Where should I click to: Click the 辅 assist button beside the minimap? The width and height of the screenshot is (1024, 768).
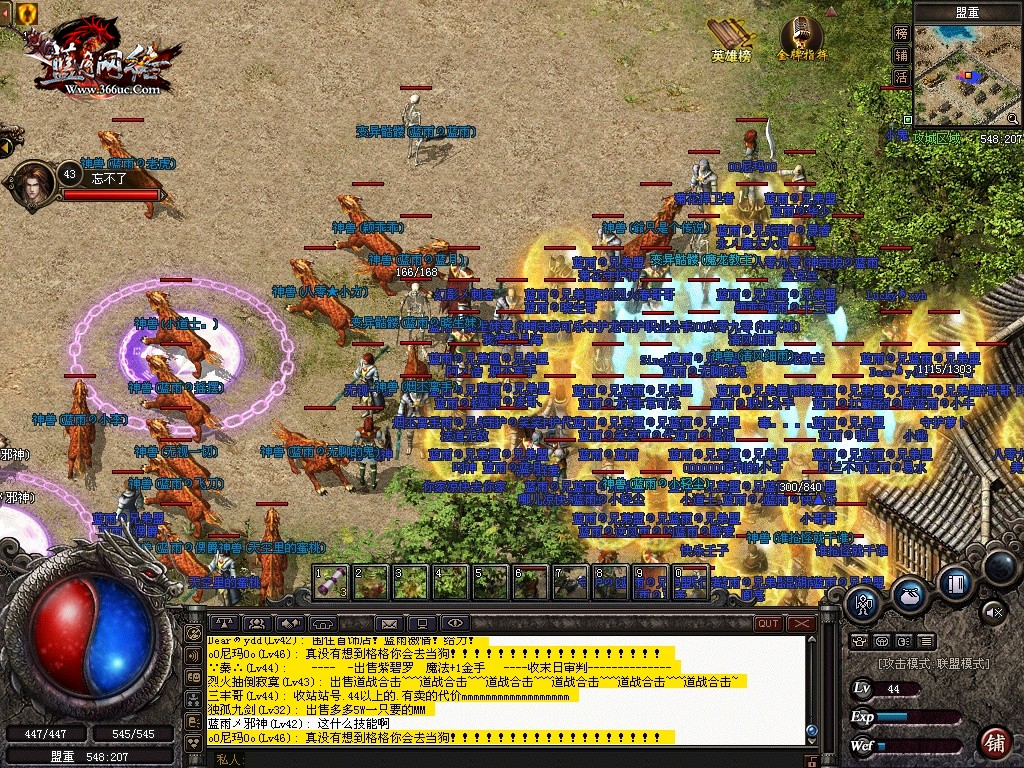point(901,55)
